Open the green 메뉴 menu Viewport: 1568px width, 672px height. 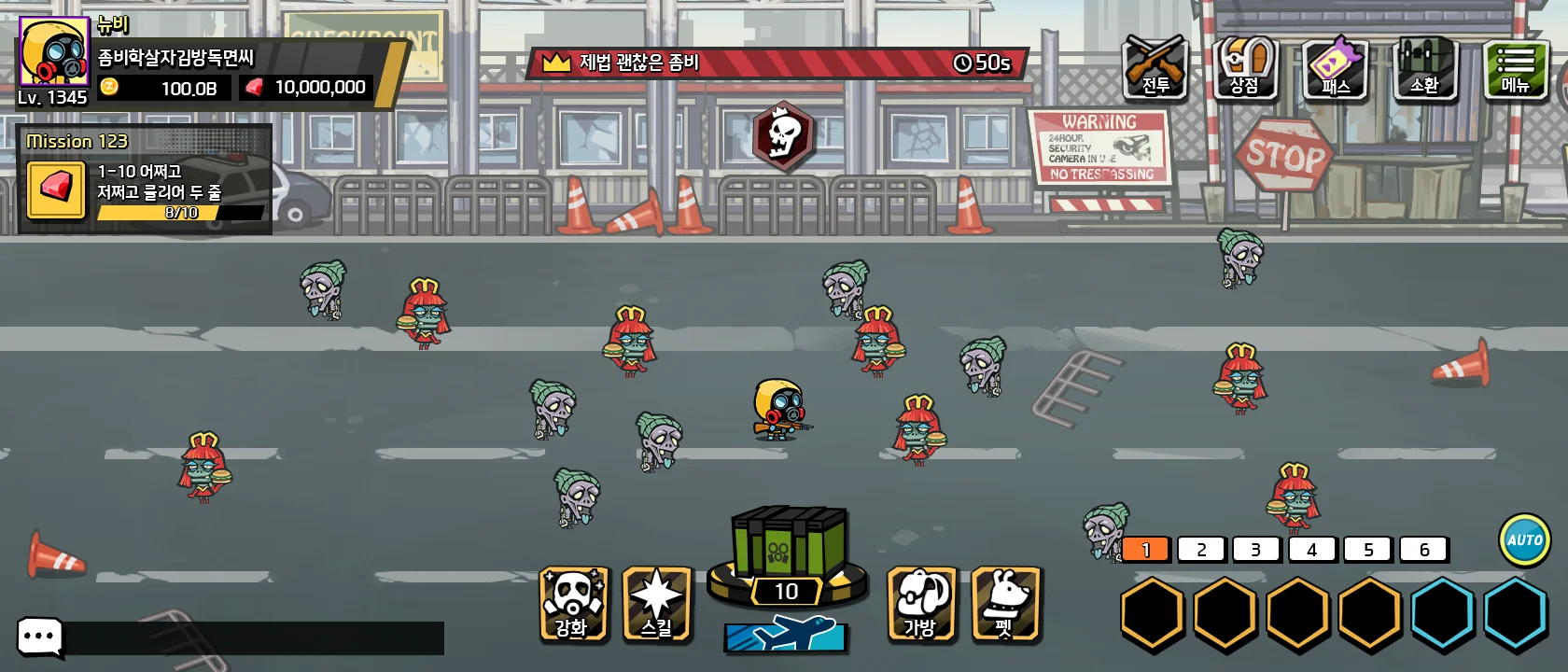pos(1515,67)
